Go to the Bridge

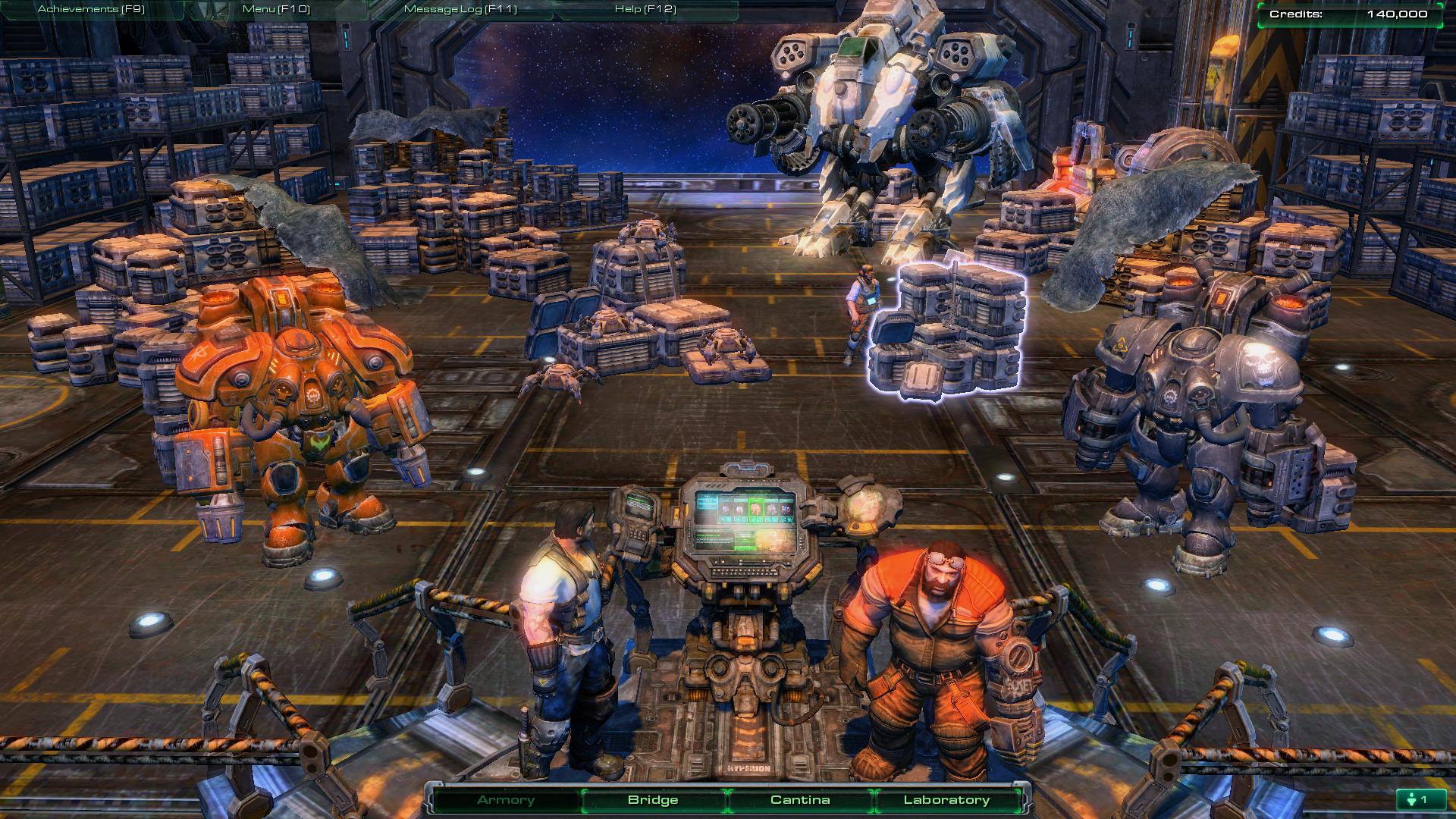pos(653,800)
